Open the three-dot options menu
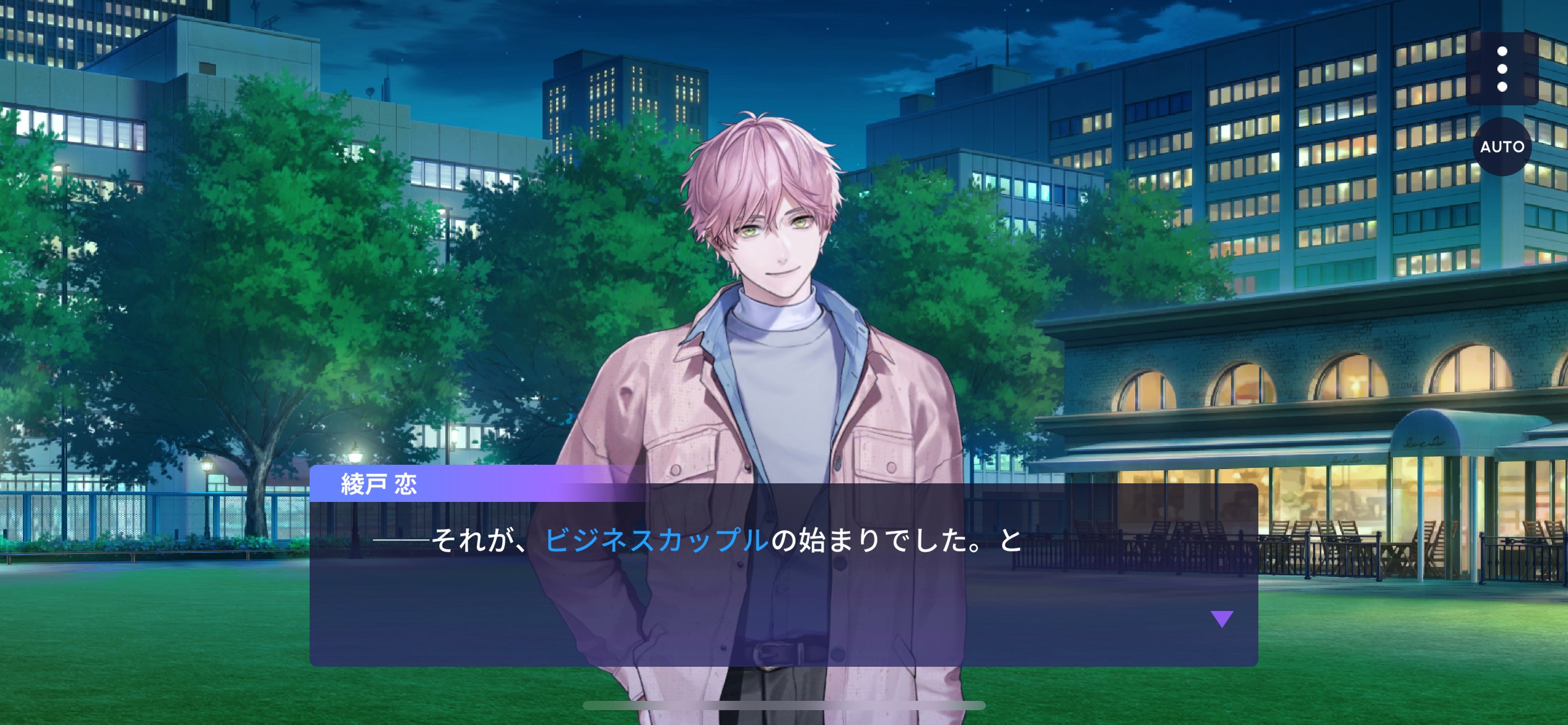 point(1502,69)
